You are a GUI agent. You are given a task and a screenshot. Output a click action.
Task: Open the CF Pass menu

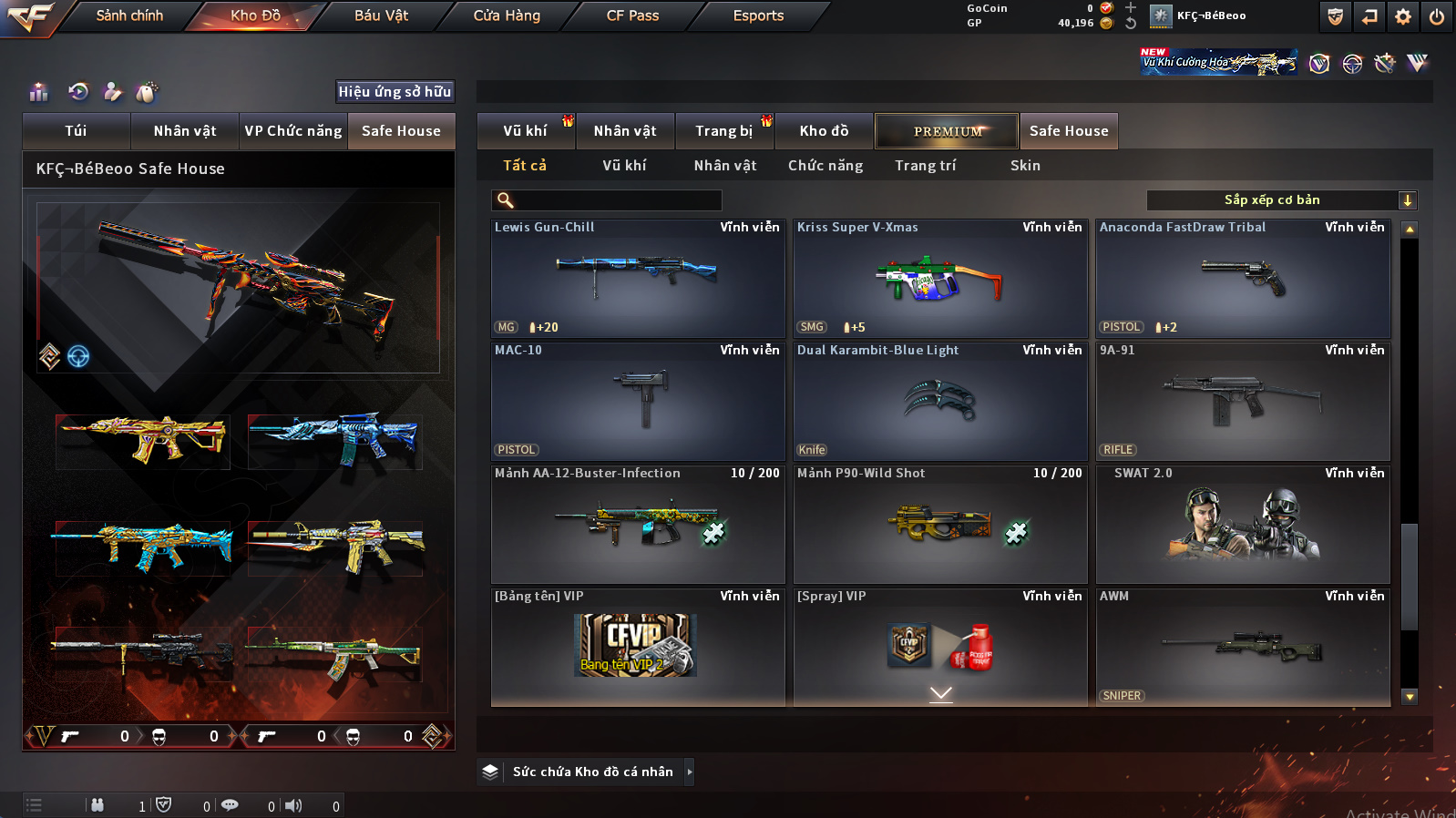pos(632,15)
